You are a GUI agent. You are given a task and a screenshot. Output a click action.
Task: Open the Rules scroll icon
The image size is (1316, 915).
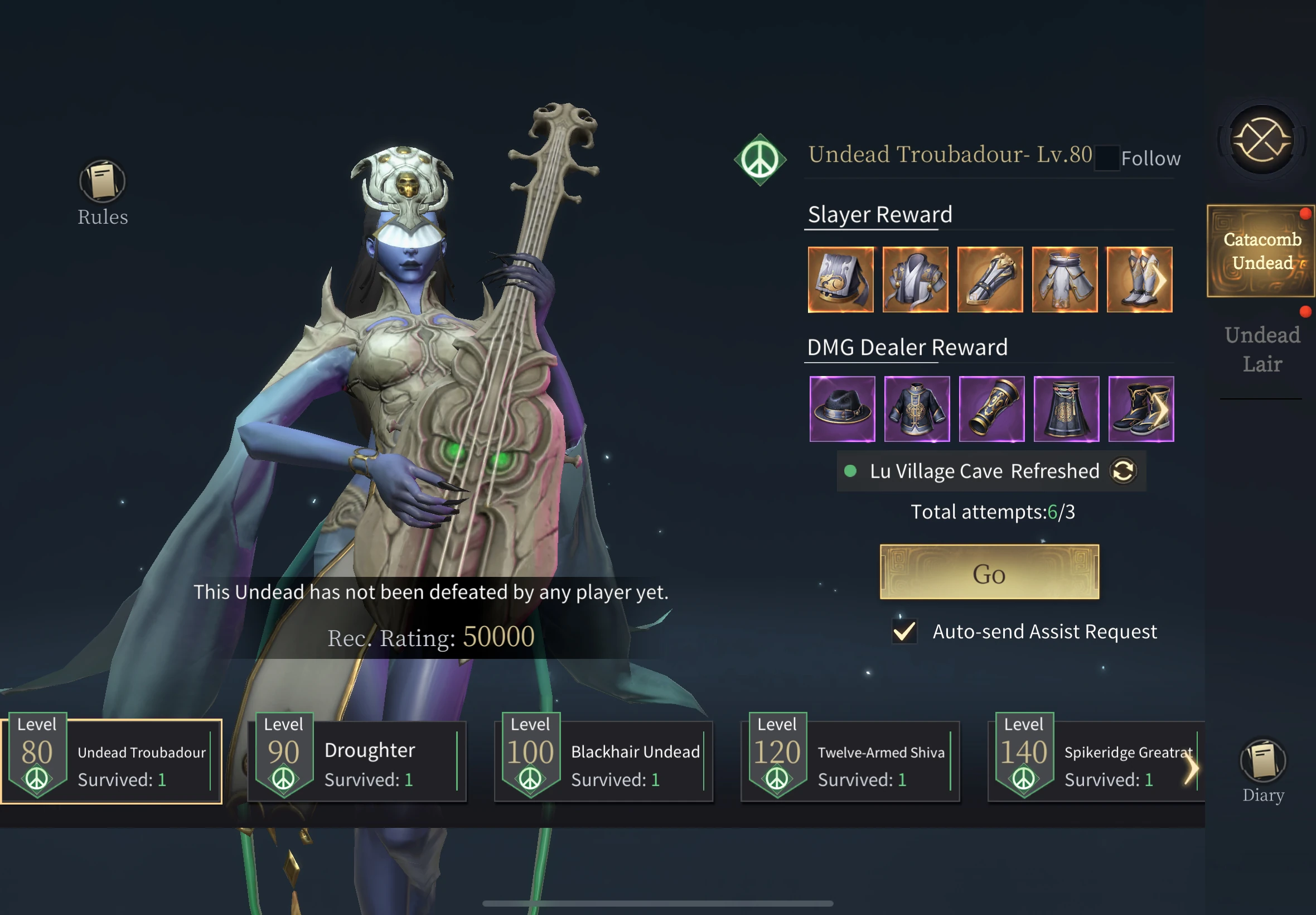[103, 182]
